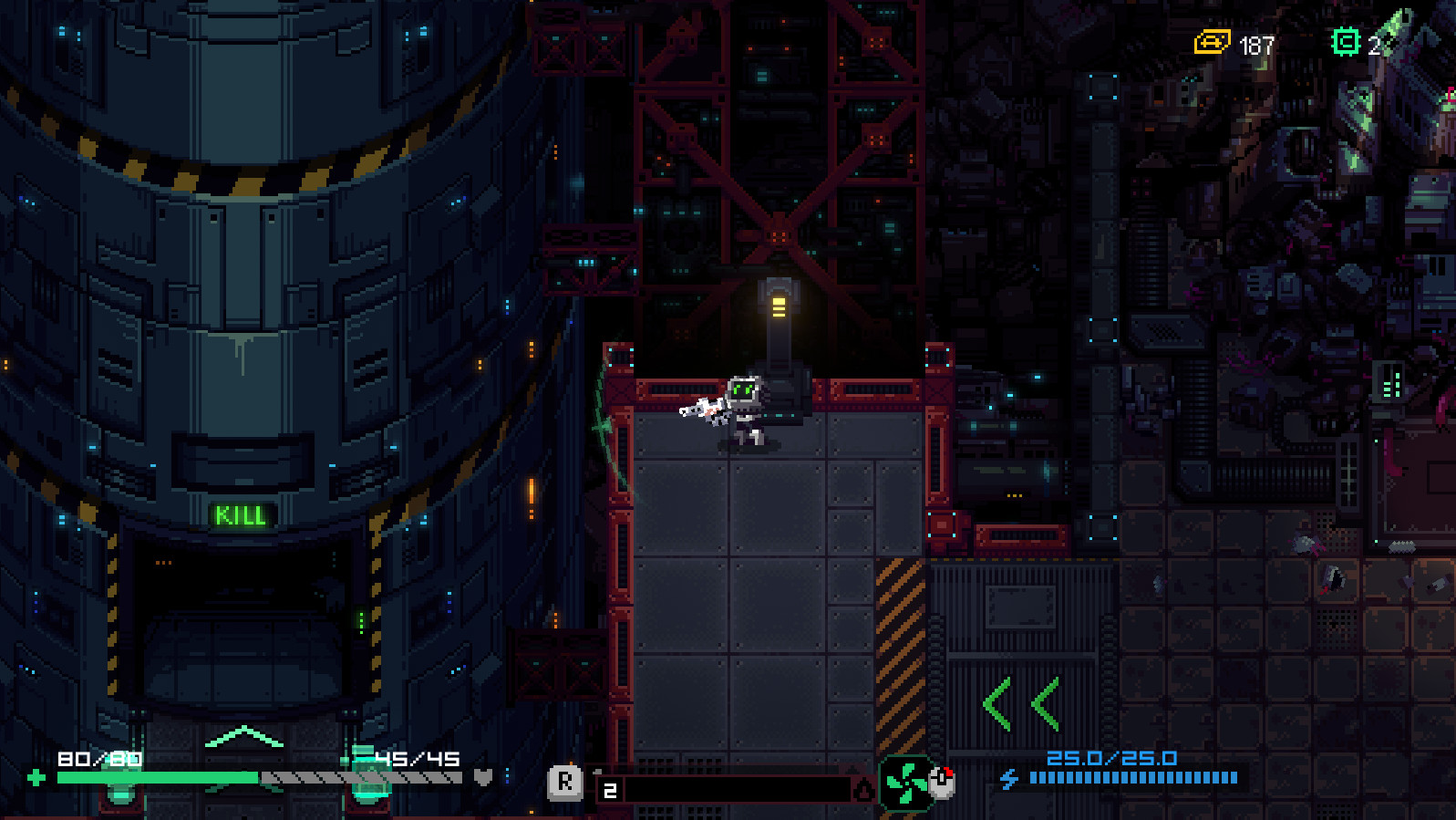Select the yellow credits currency icon
Viewport: 1456px width, 820px height.
click(x=1212, y=43)
